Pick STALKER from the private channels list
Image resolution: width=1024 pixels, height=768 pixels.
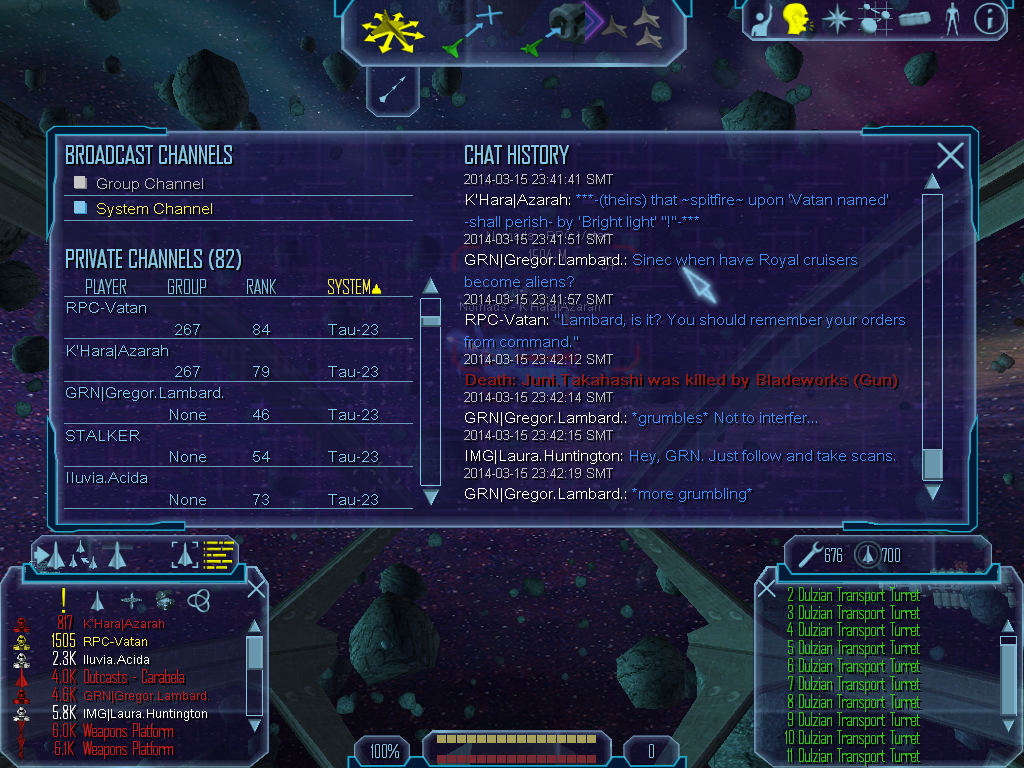pos(103,436)
